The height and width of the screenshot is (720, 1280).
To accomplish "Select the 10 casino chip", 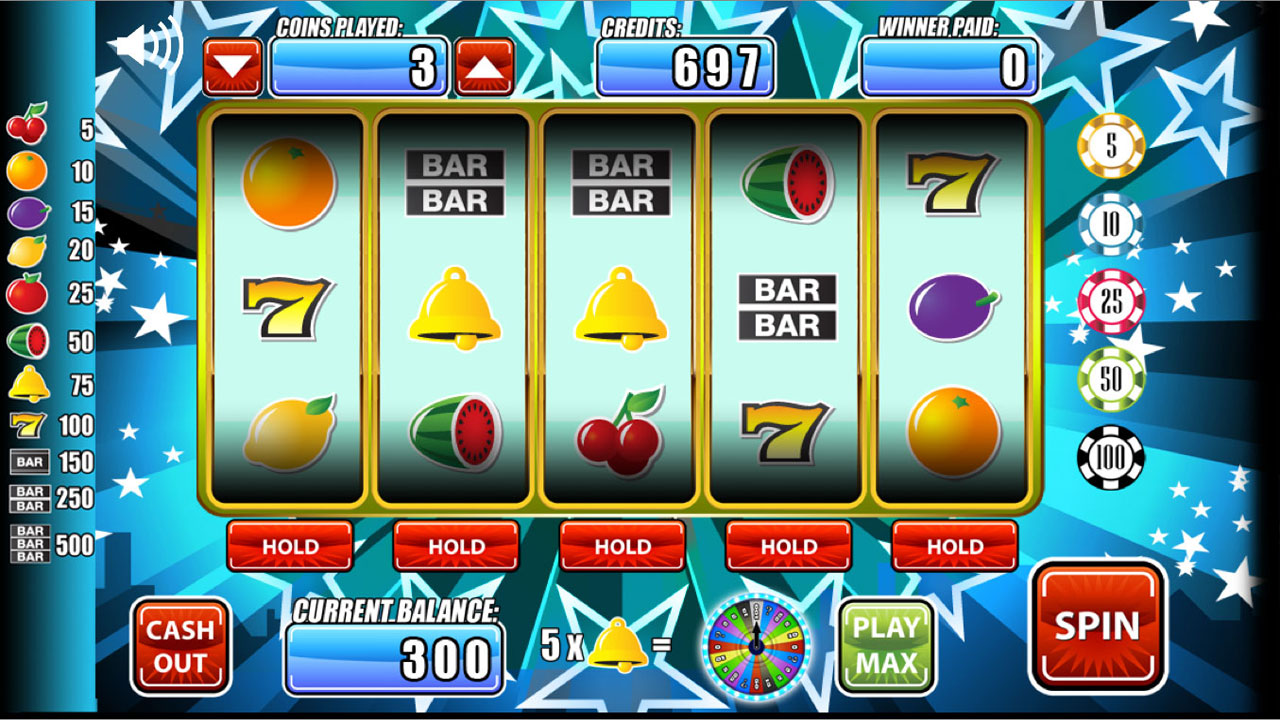I will 1113,225.
